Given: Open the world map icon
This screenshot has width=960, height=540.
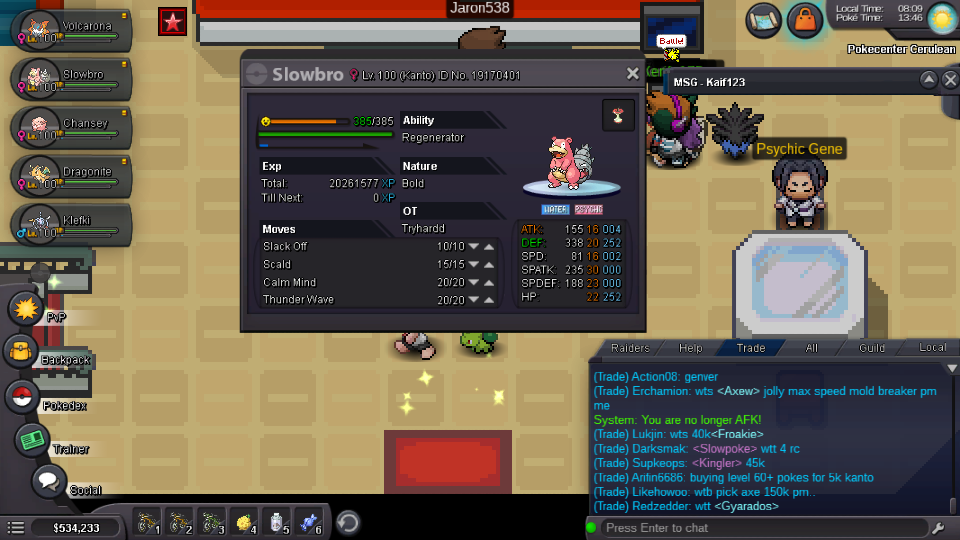Looking at the screenshot, I should (763, 18).
